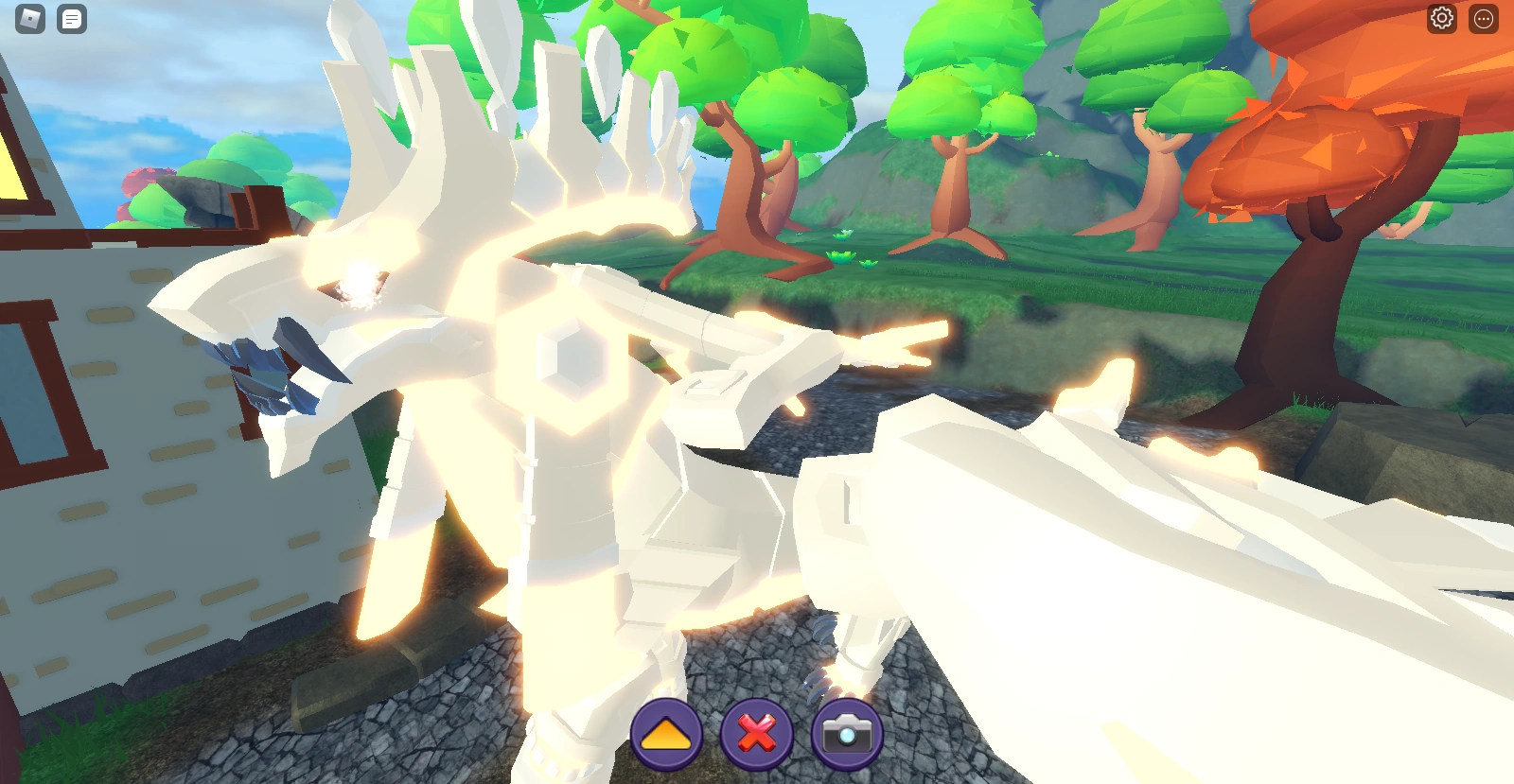This screenshot has height=784, width=1514.
Task: Select the gear icon in top-right corner
Action: [x=1442, y=18]
